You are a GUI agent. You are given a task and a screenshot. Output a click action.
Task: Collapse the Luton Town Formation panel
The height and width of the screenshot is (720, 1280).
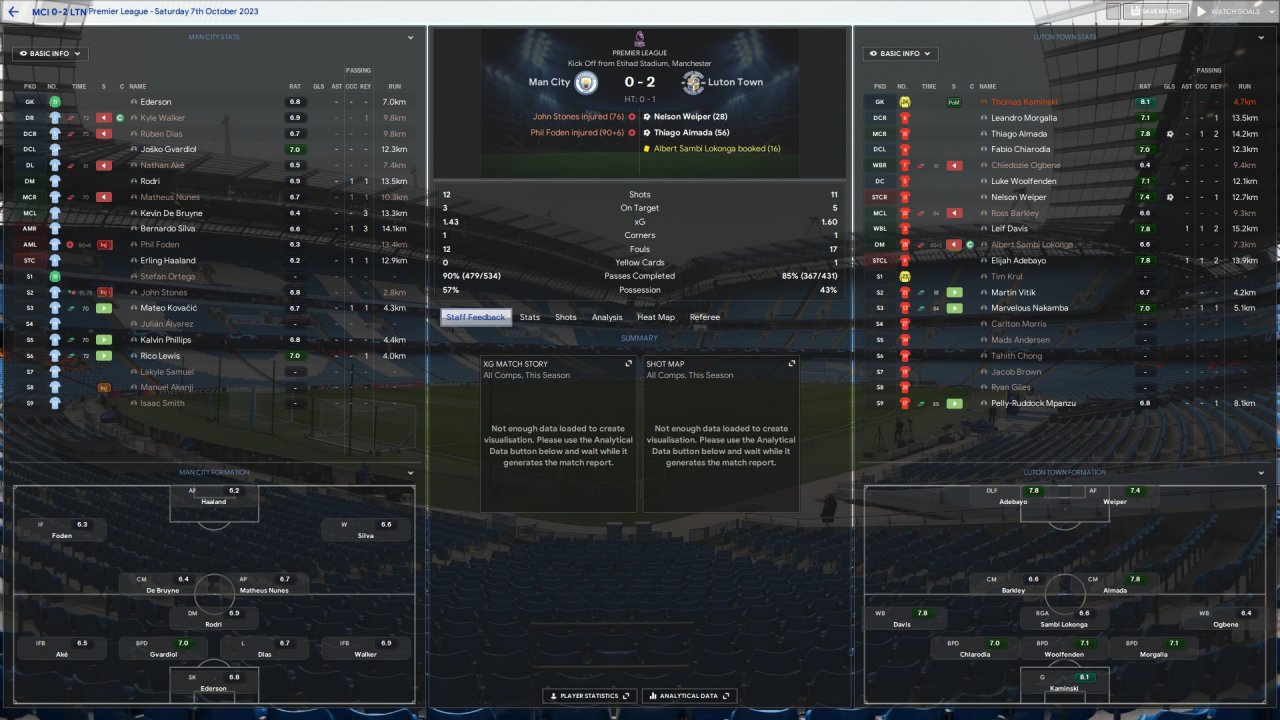pyautogui.click(x=1260, y=473)
